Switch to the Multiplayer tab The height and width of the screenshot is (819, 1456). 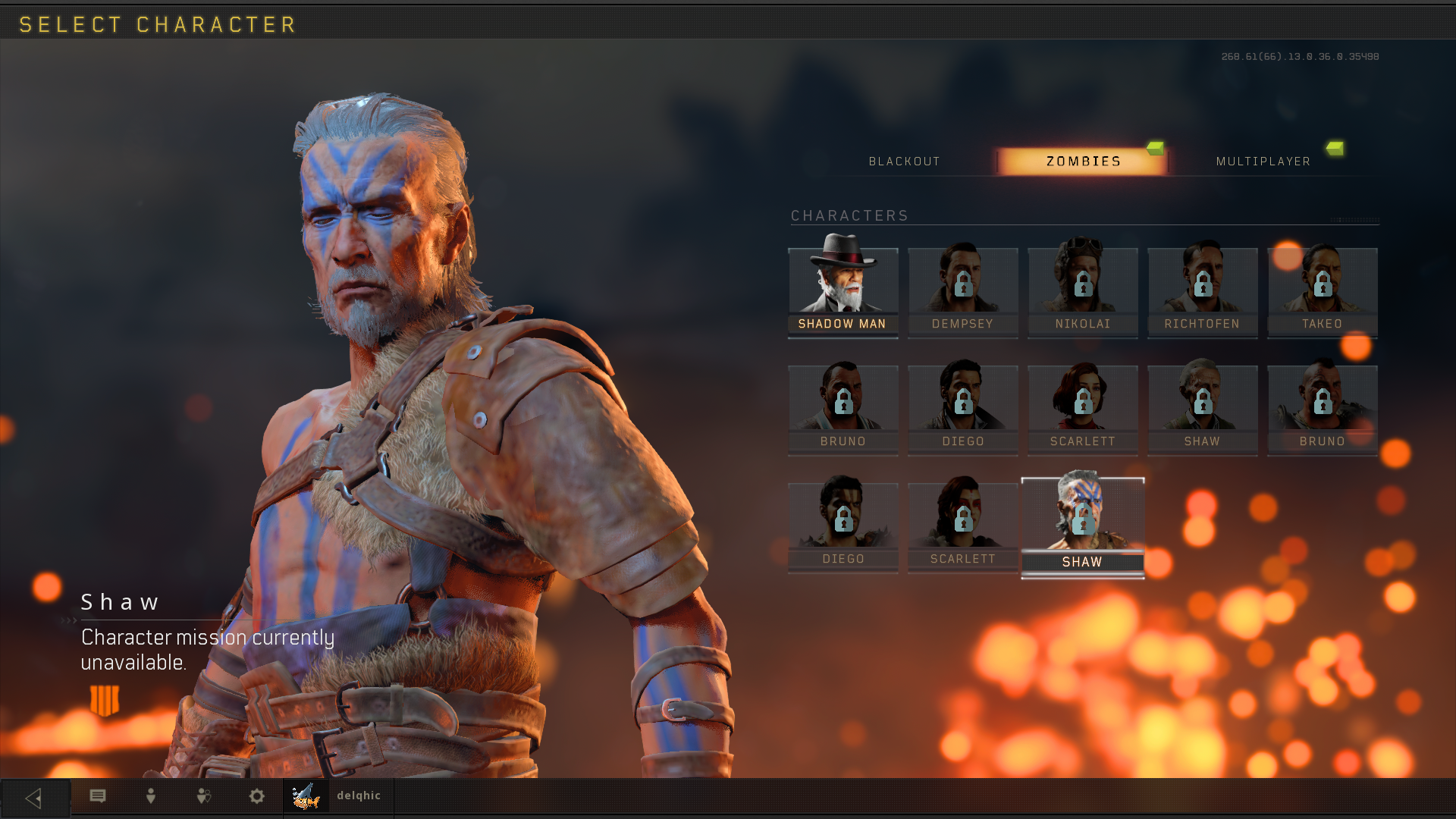click(x=1263, y=161)
